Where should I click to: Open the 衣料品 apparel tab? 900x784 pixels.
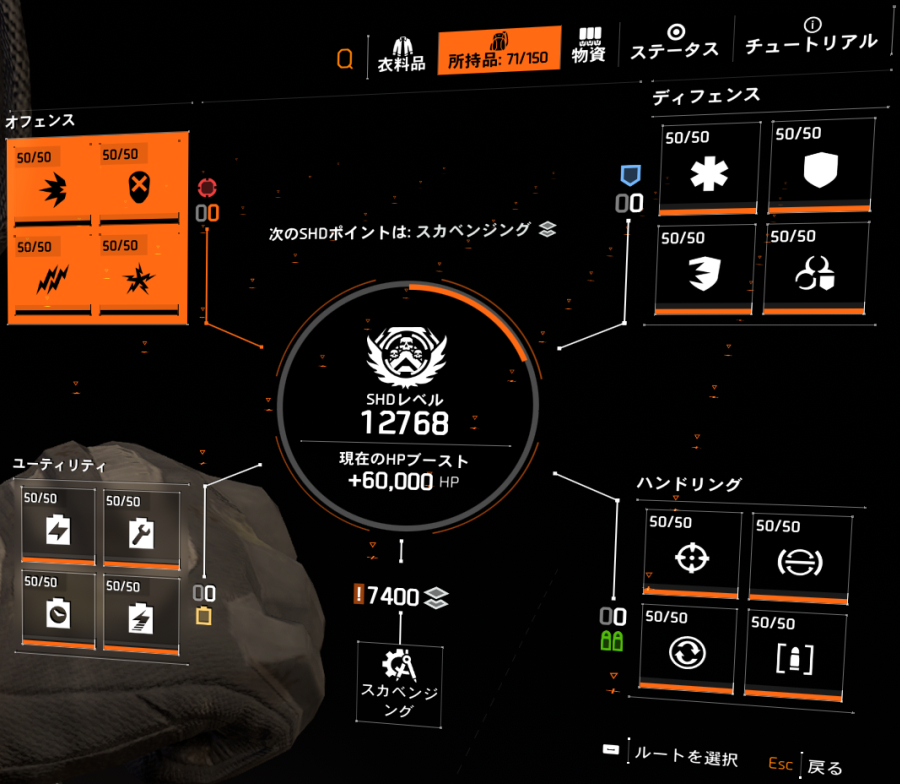(402, 51)
